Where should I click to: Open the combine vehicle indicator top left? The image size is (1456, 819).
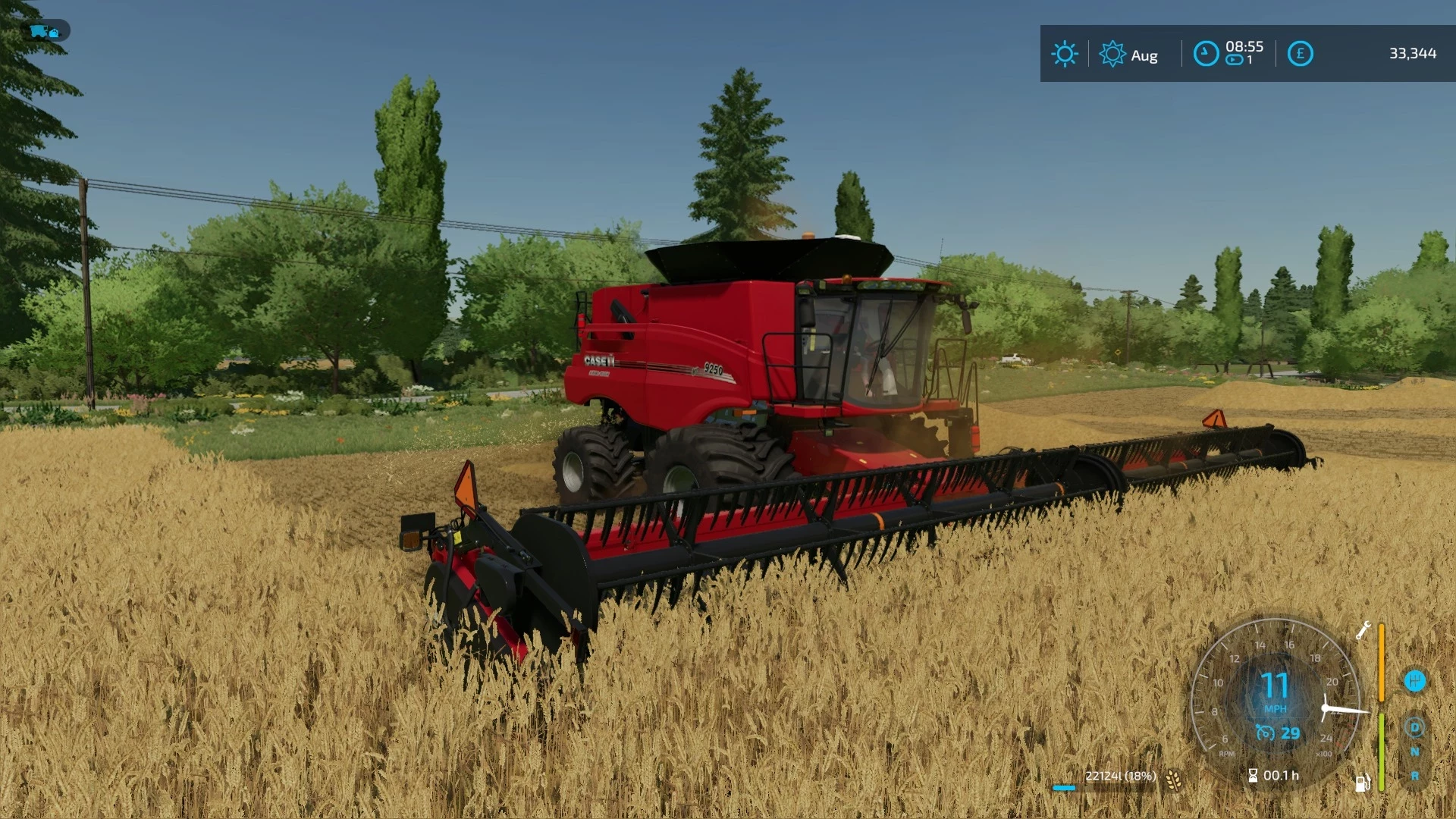[x=43, y=32]
